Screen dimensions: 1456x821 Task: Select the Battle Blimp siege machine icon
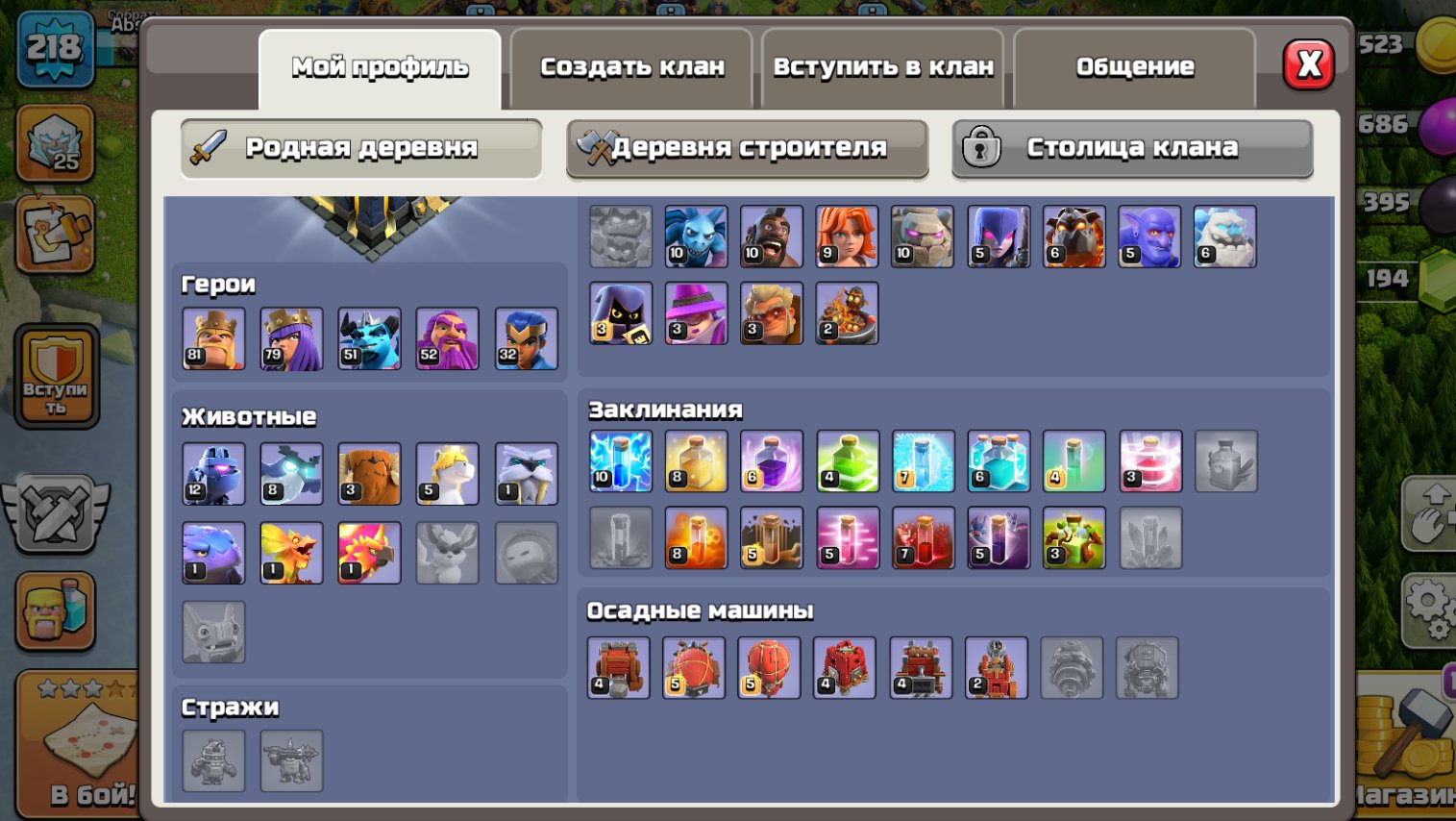(694, 667)
